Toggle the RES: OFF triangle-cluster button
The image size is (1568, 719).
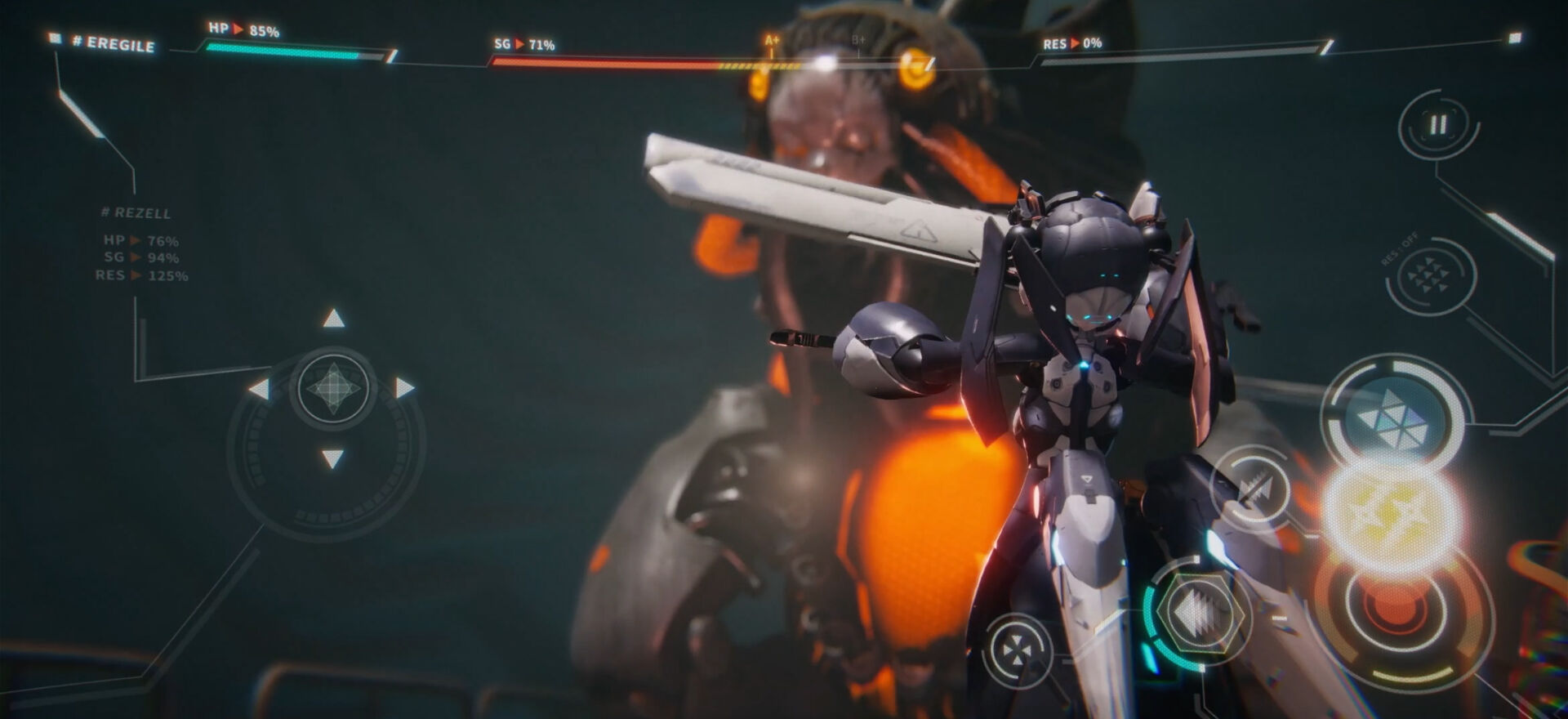click(x=1430, y=276)
